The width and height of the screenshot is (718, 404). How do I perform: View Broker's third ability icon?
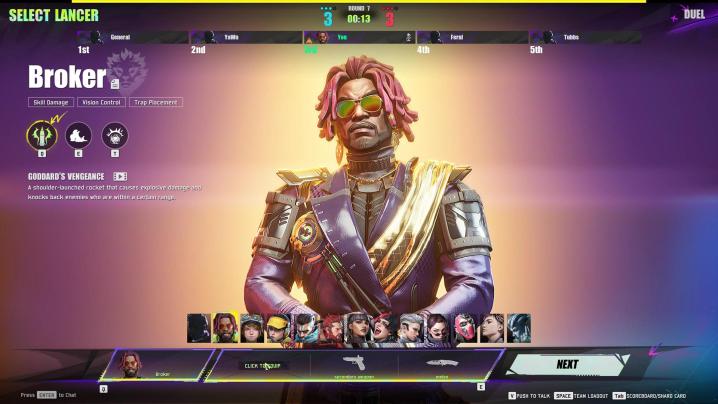[115, 135]
